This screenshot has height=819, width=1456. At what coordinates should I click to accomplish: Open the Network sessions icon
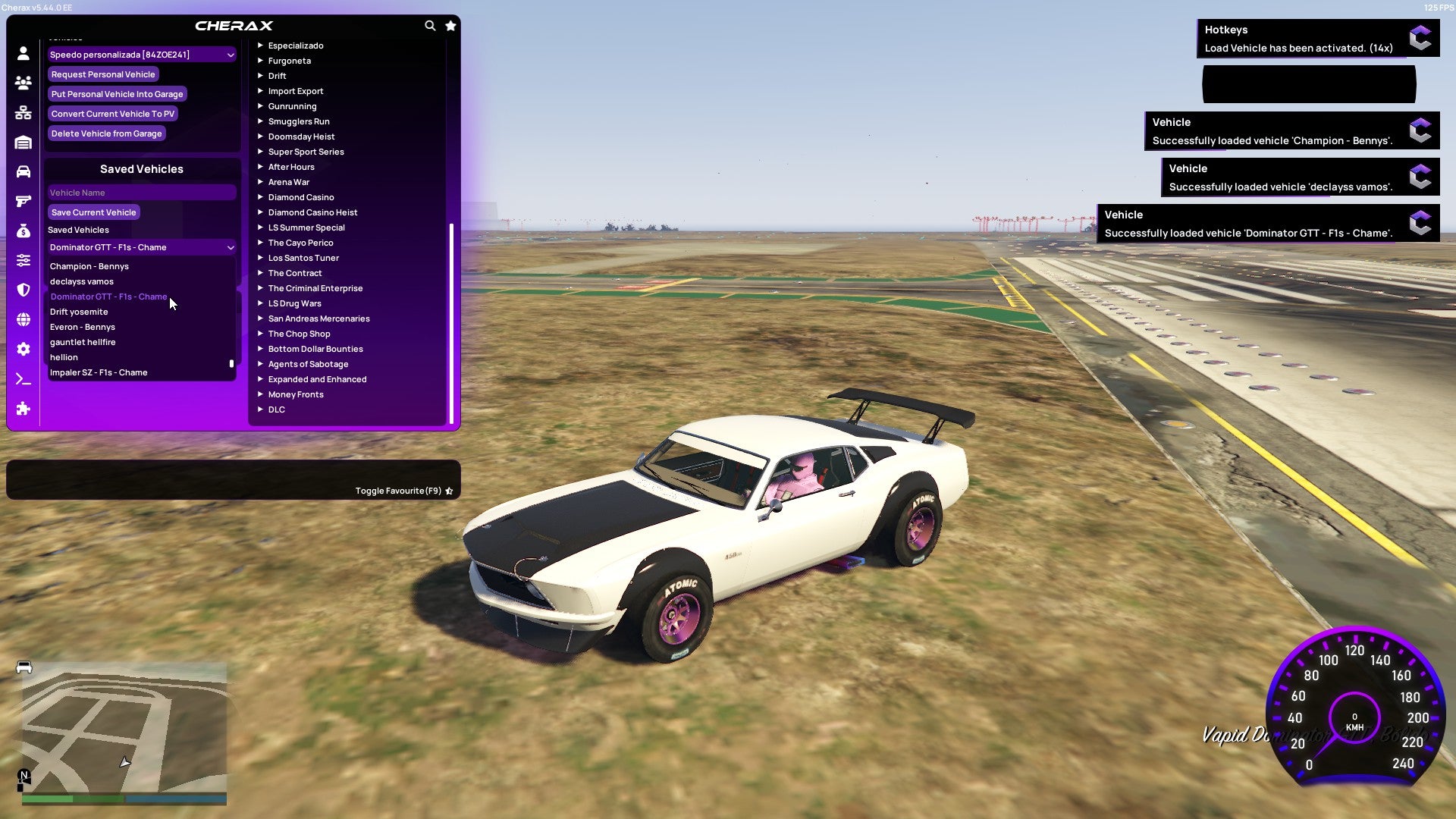23,112
